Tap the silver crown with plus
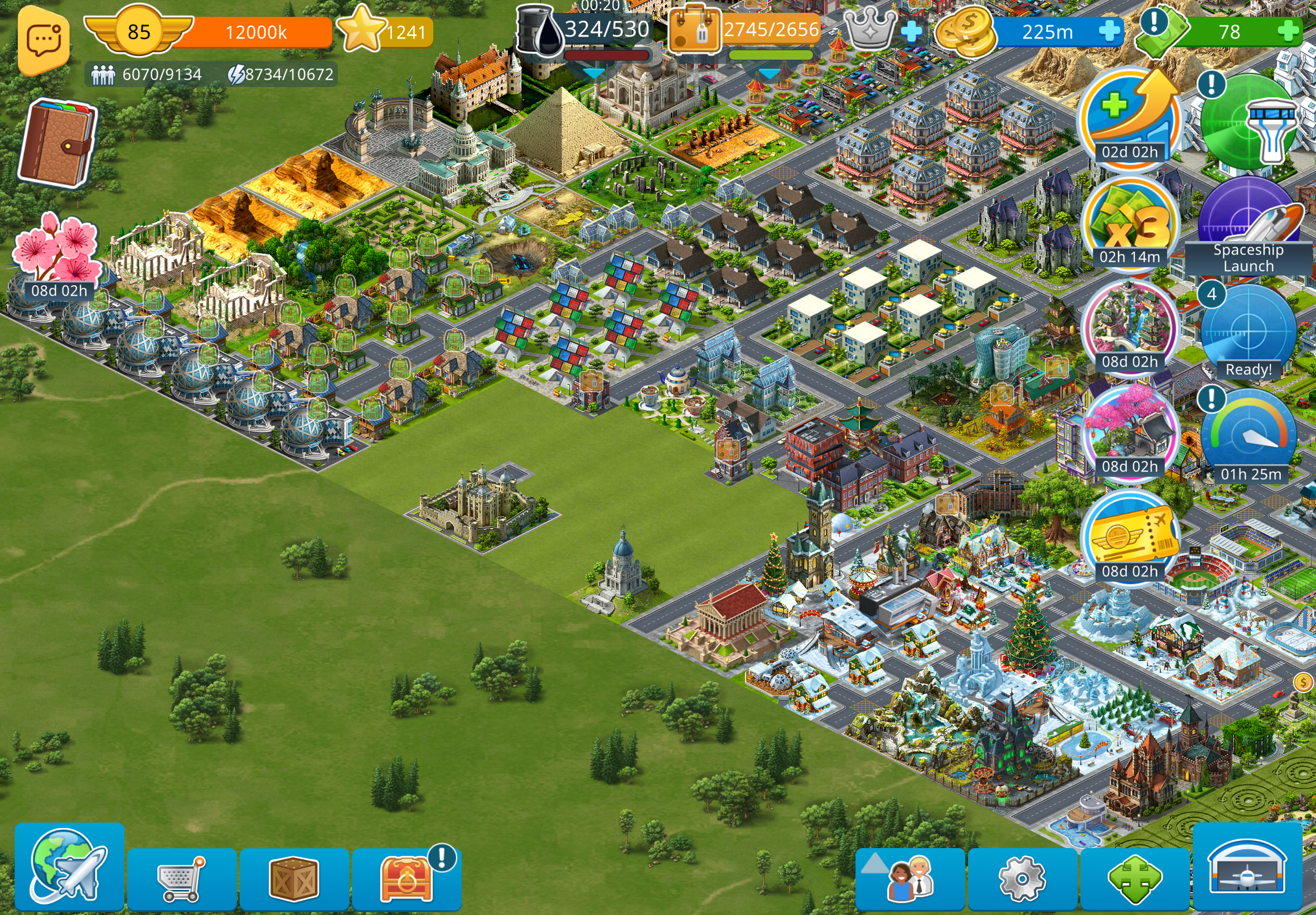The height and width of the screenshot is (915, 1316). (882, 30)
